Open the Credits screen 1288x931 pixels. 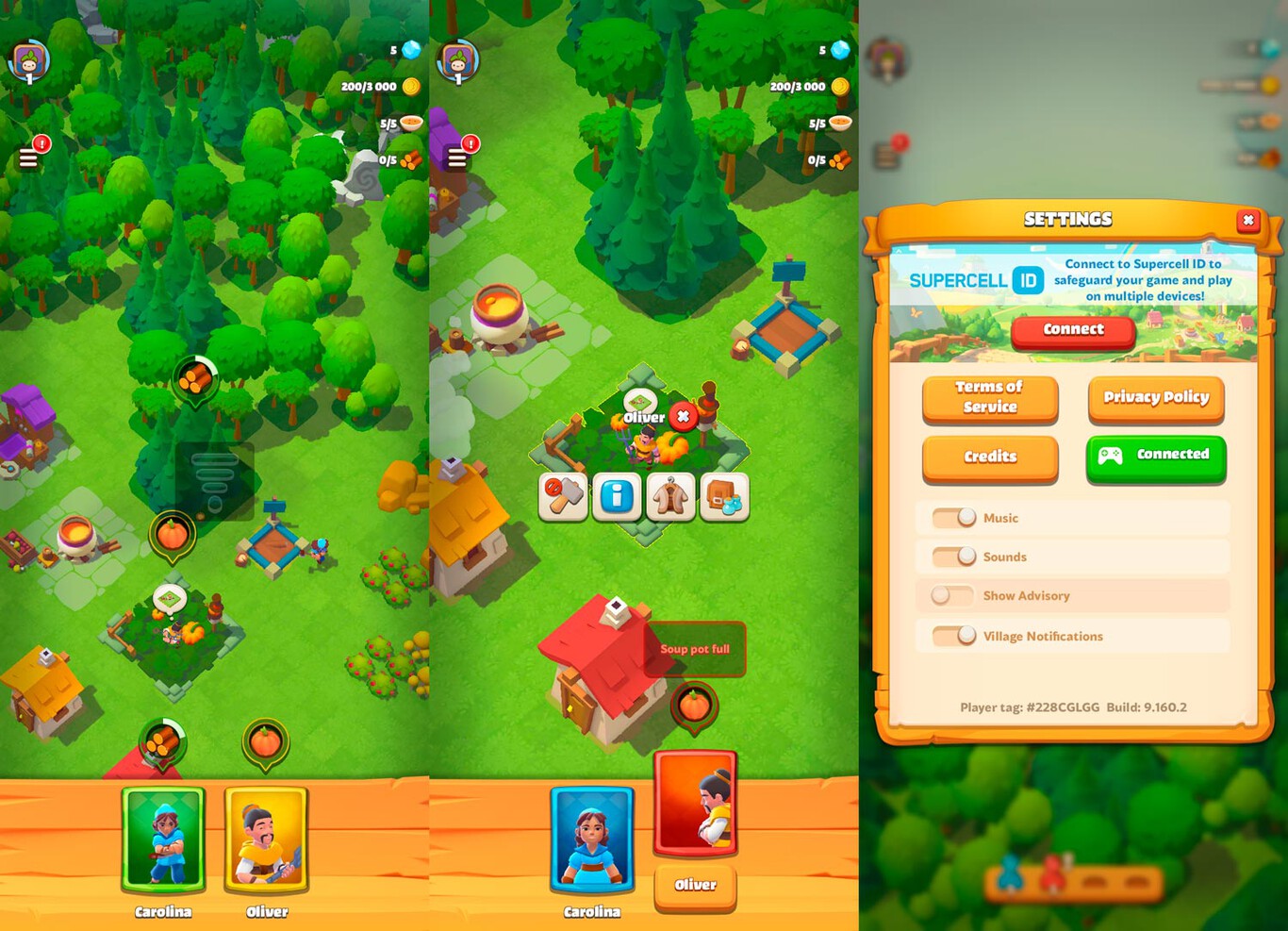click(989, 457)
